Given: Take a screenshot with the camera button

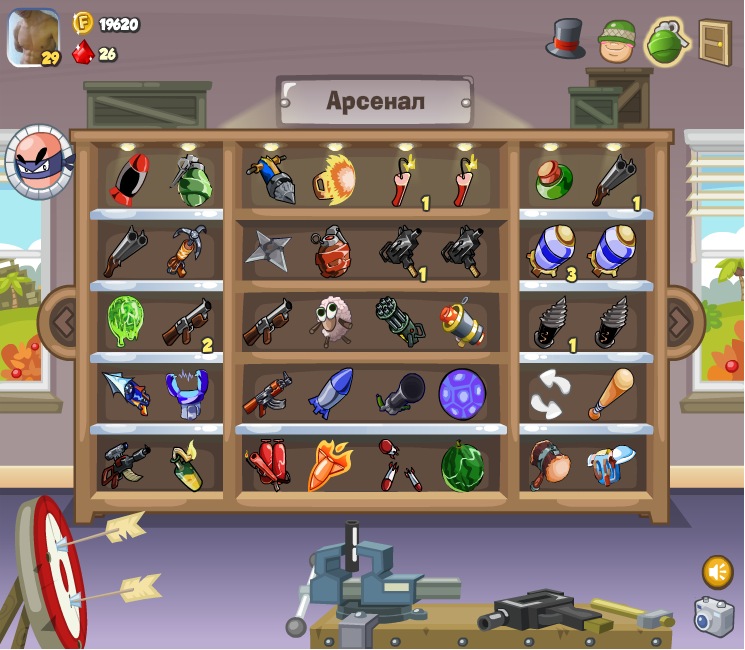Looking at the screenshot, I should [714, 616].
